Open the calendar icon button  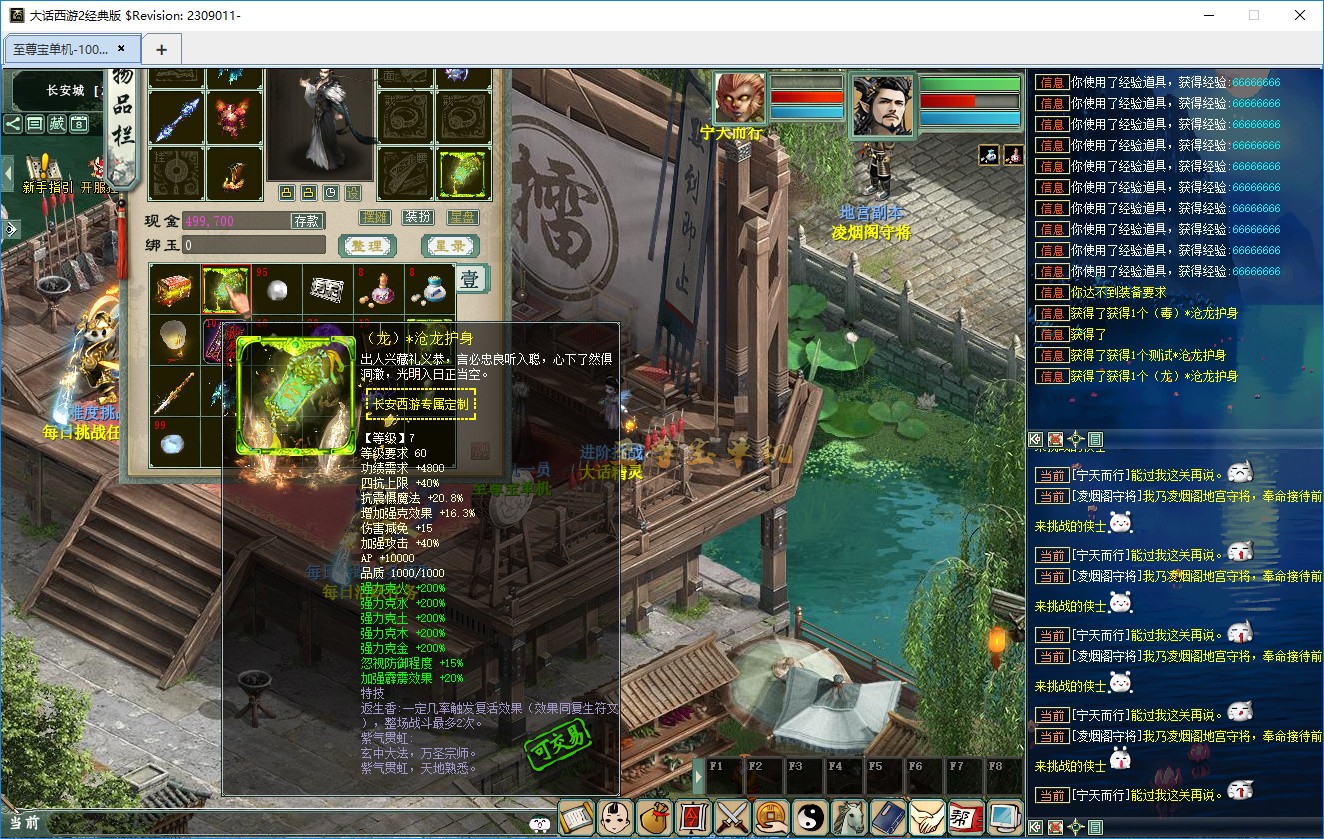tap(79, 124)
